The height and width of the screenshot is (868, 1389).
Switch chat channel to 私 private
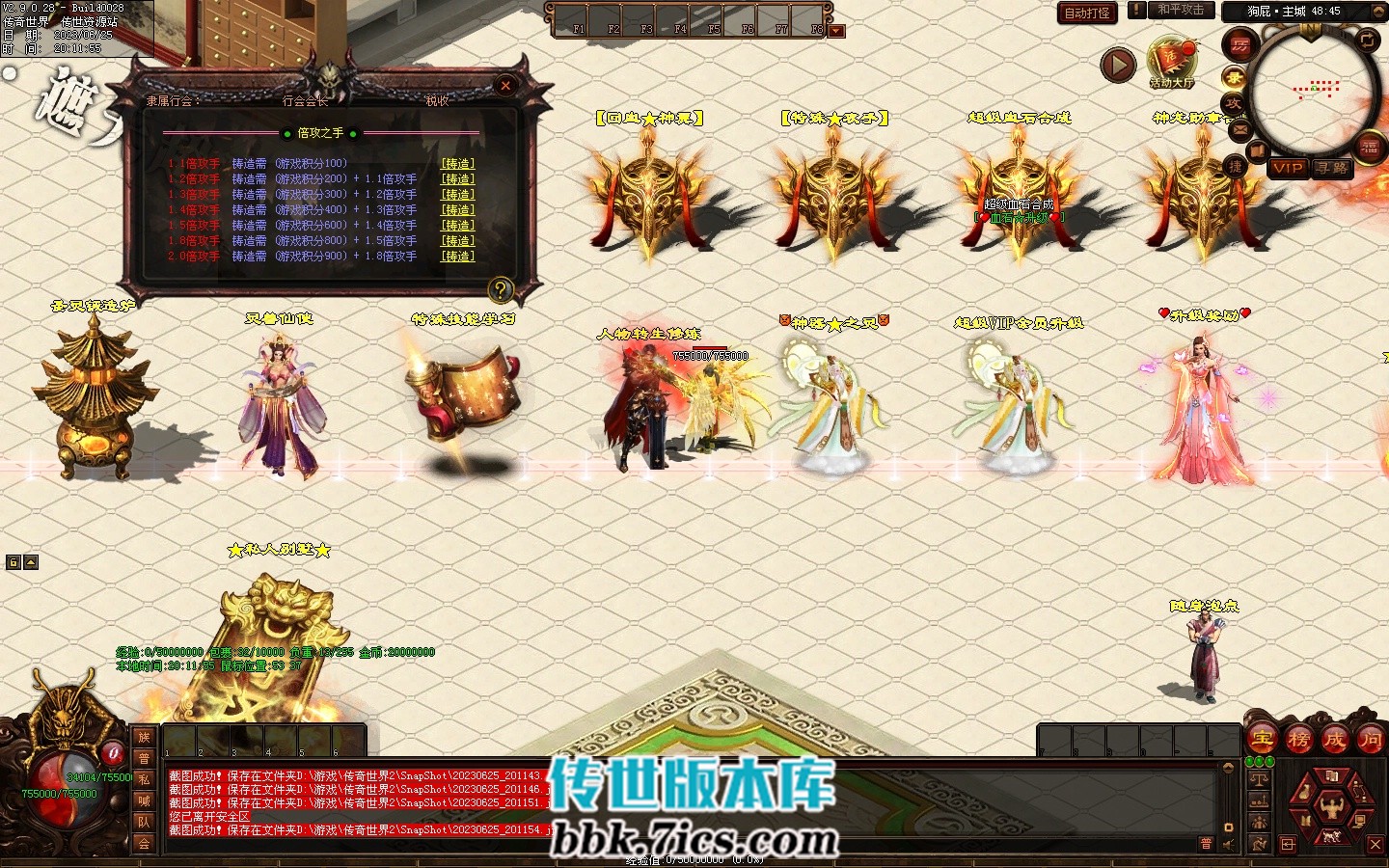click(144, 779)
